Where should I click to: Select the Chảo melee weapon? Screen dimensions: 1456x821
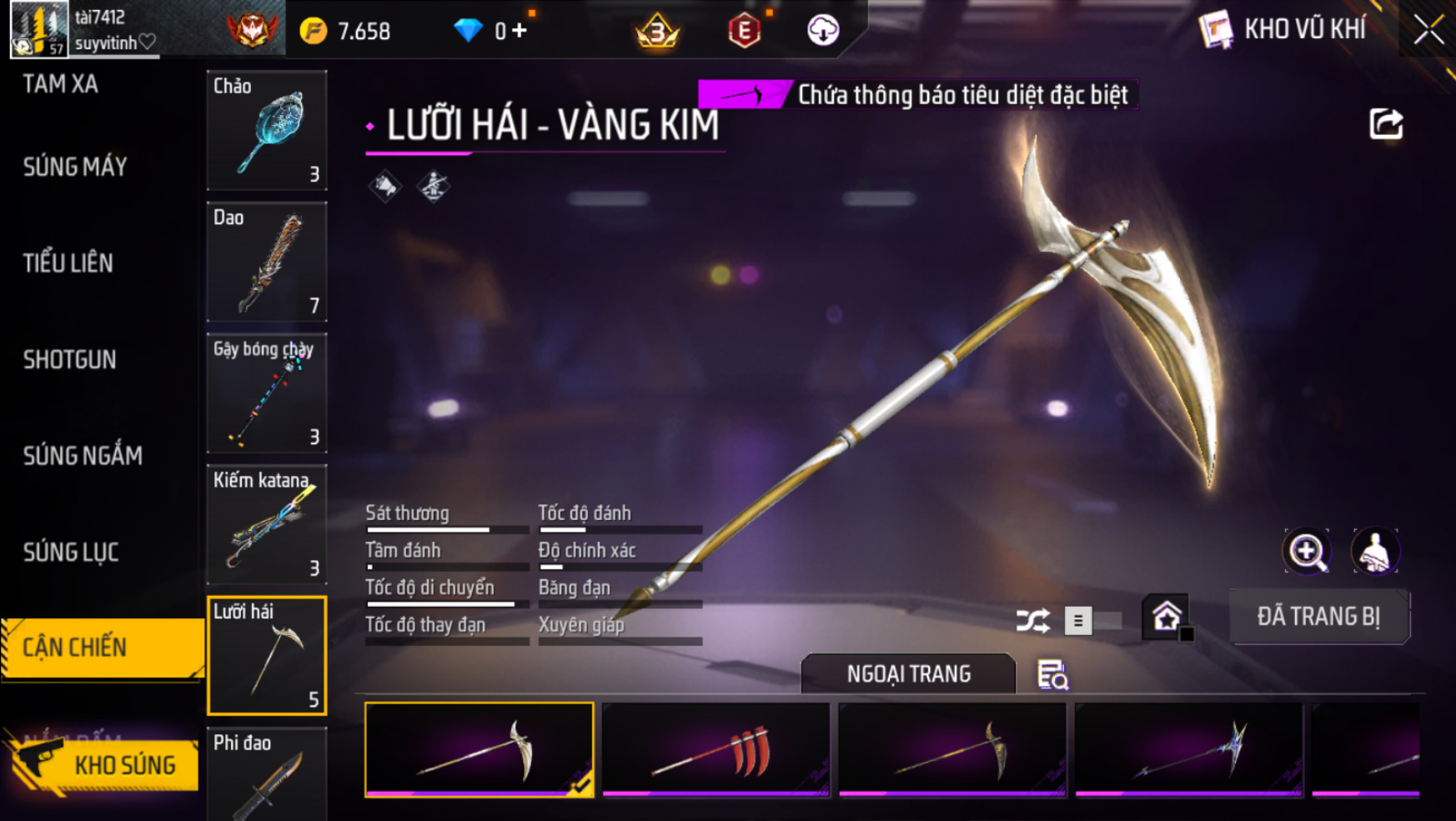pos(267,131)
